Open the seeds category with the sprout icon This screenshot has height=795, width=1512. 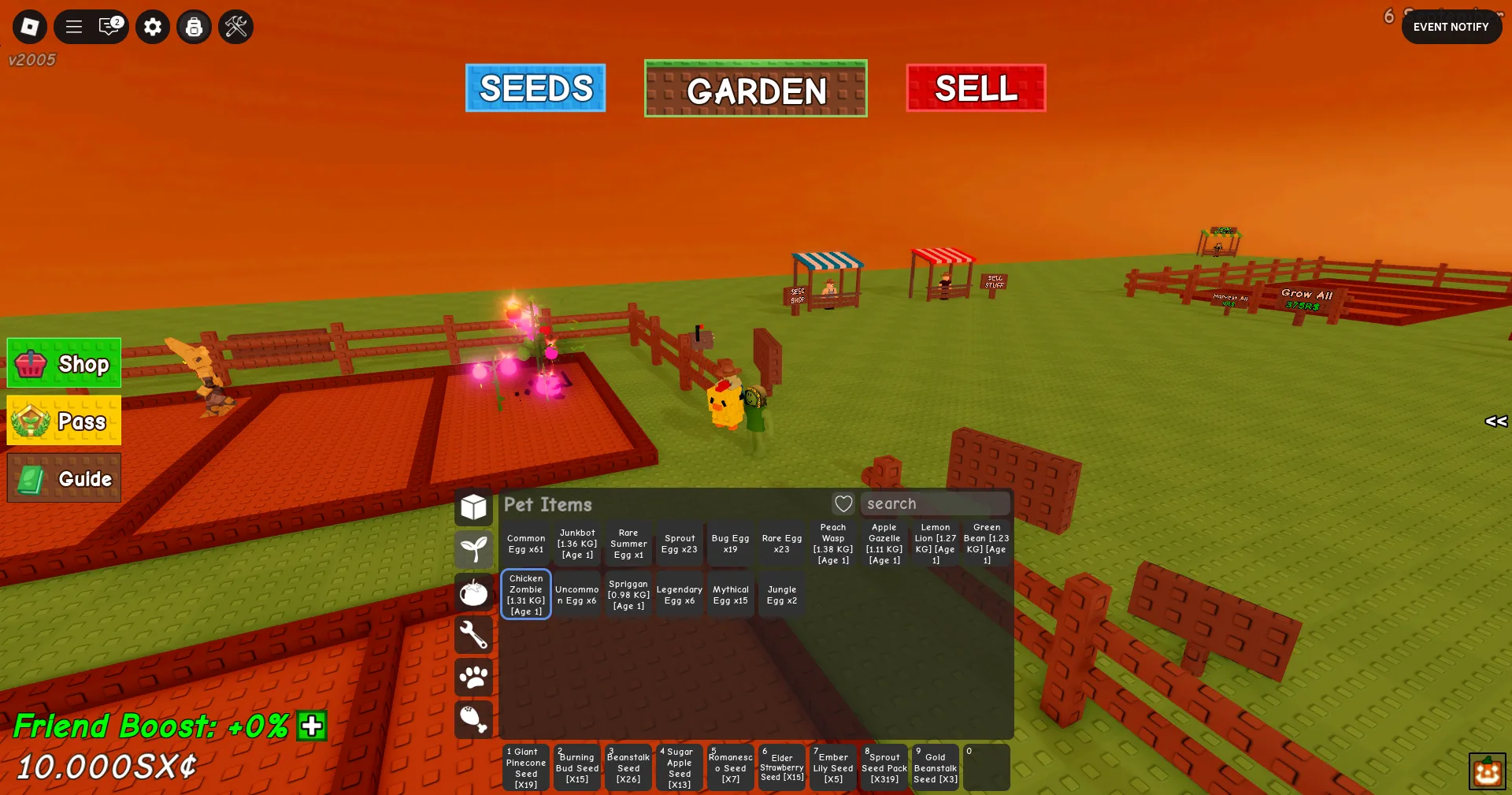click(474, 550)
